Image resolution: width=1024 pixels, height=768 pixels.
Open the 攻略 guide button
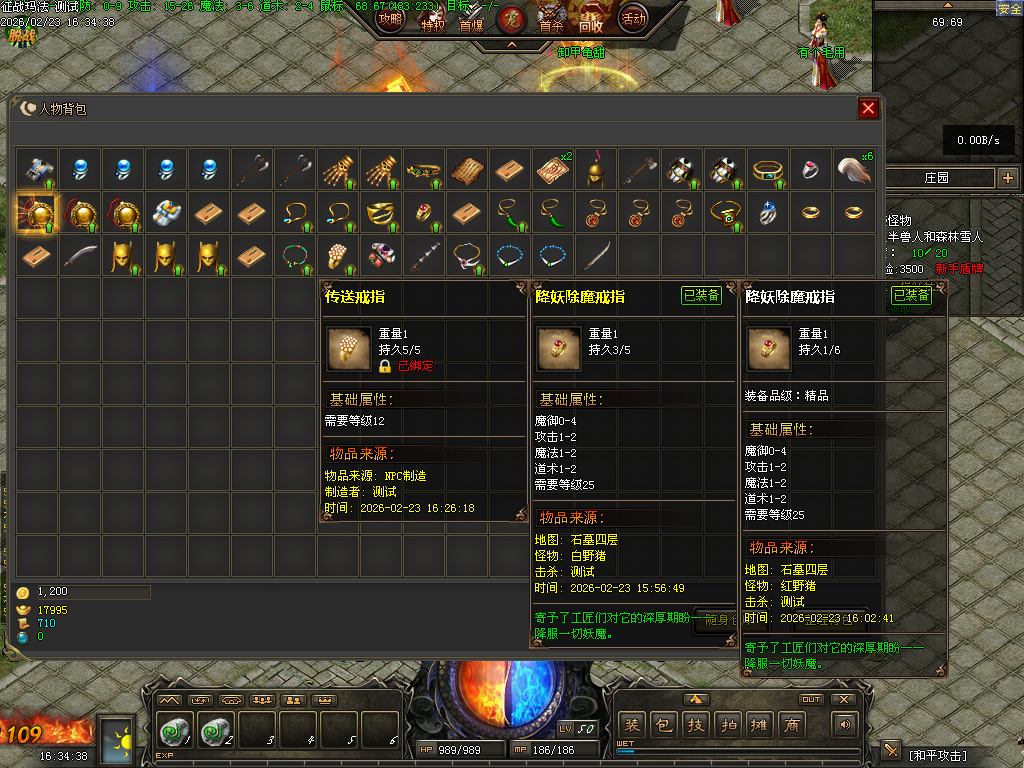tap(391, 20)
